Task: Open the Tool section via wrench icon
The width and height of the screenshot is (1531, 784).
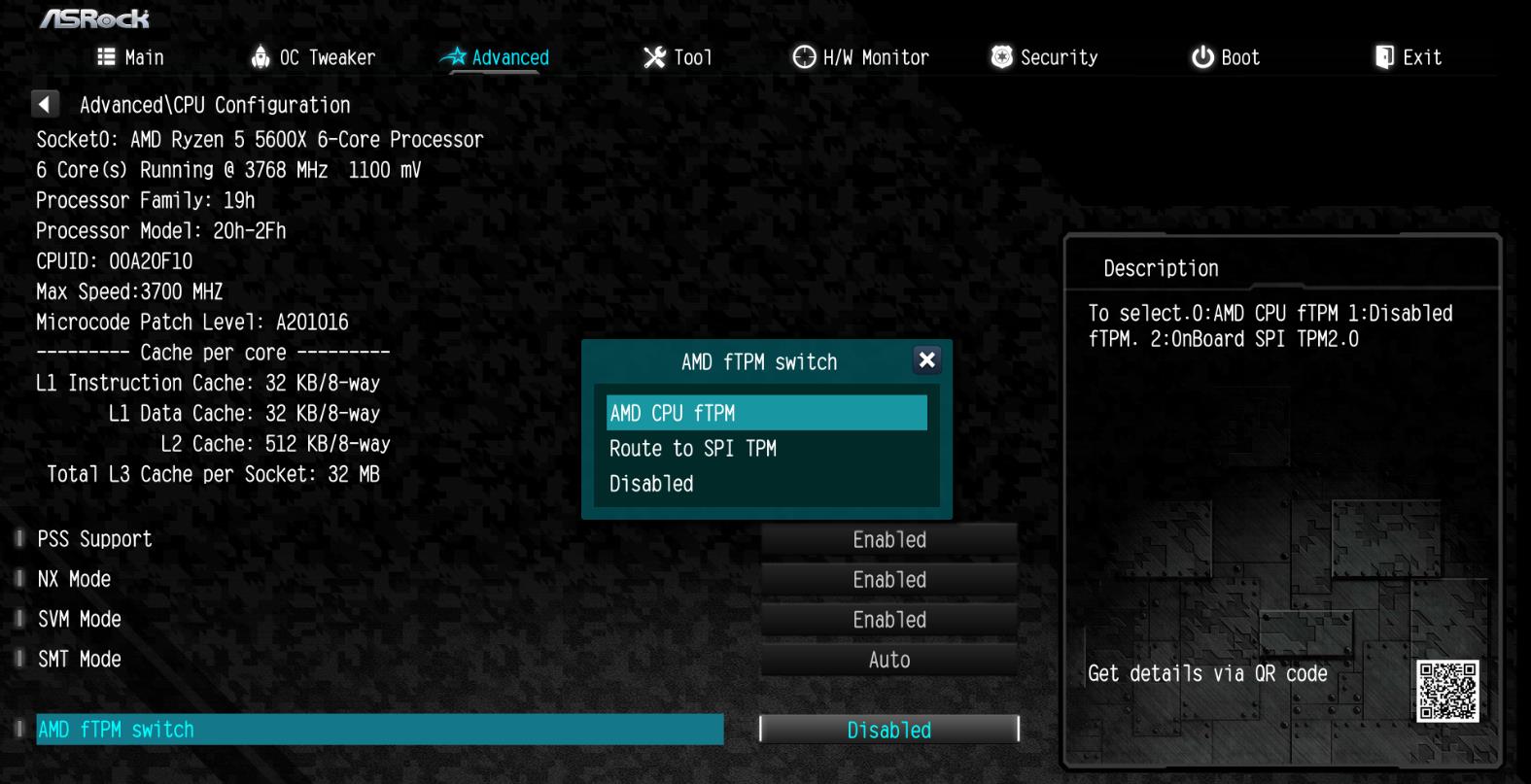Action: pos(653,56)
